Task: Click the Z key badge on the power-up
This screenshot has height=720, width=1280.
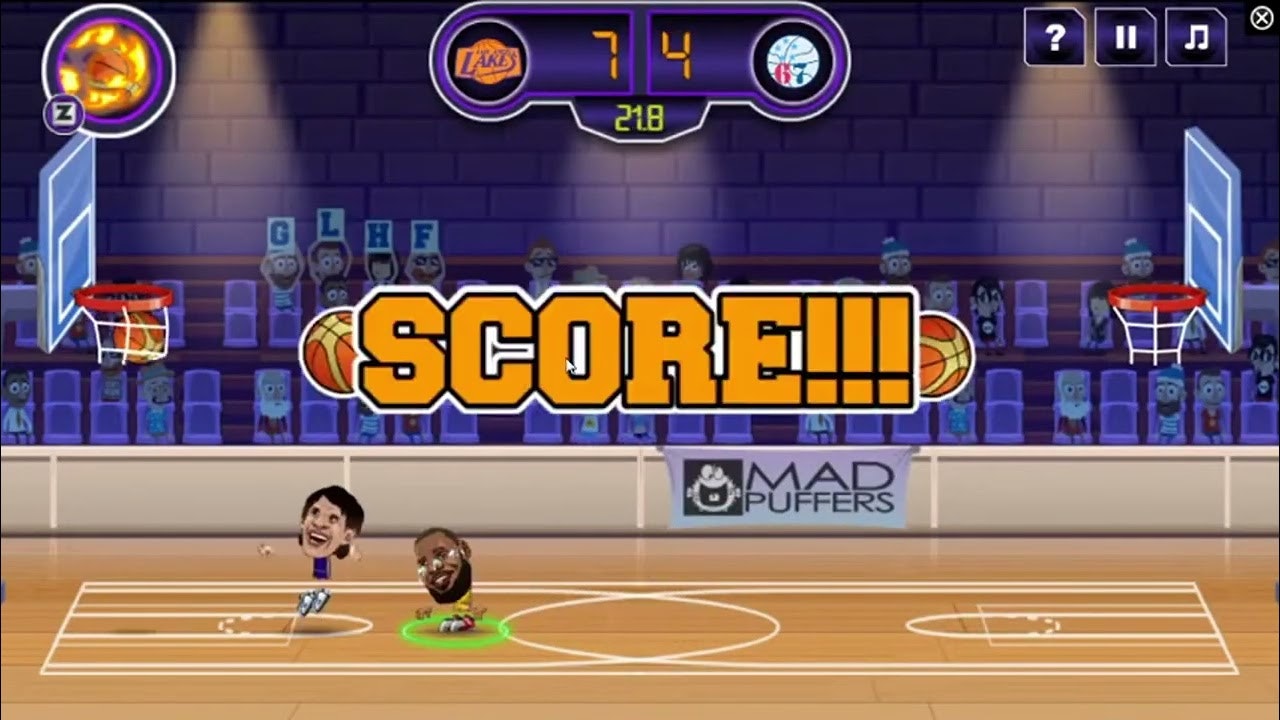Action: click(x=63, y=113)
